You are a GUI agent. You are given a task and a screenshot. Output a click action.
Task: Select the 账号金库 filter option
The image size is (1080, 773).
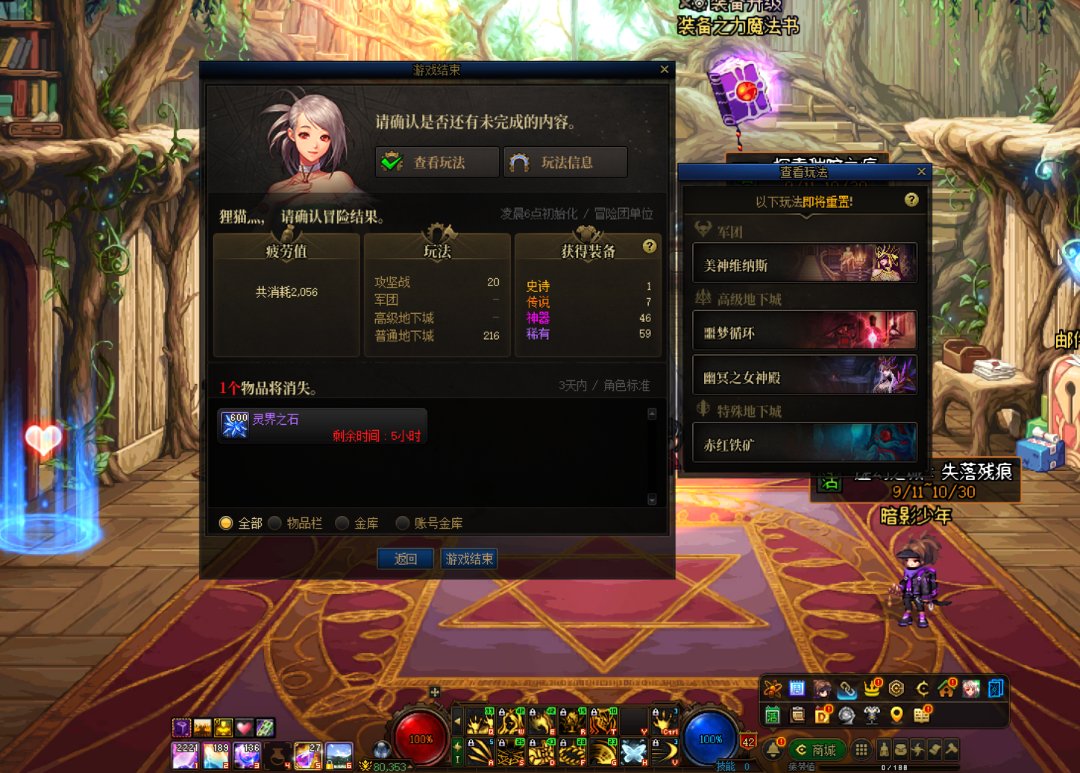click(403, 523)
